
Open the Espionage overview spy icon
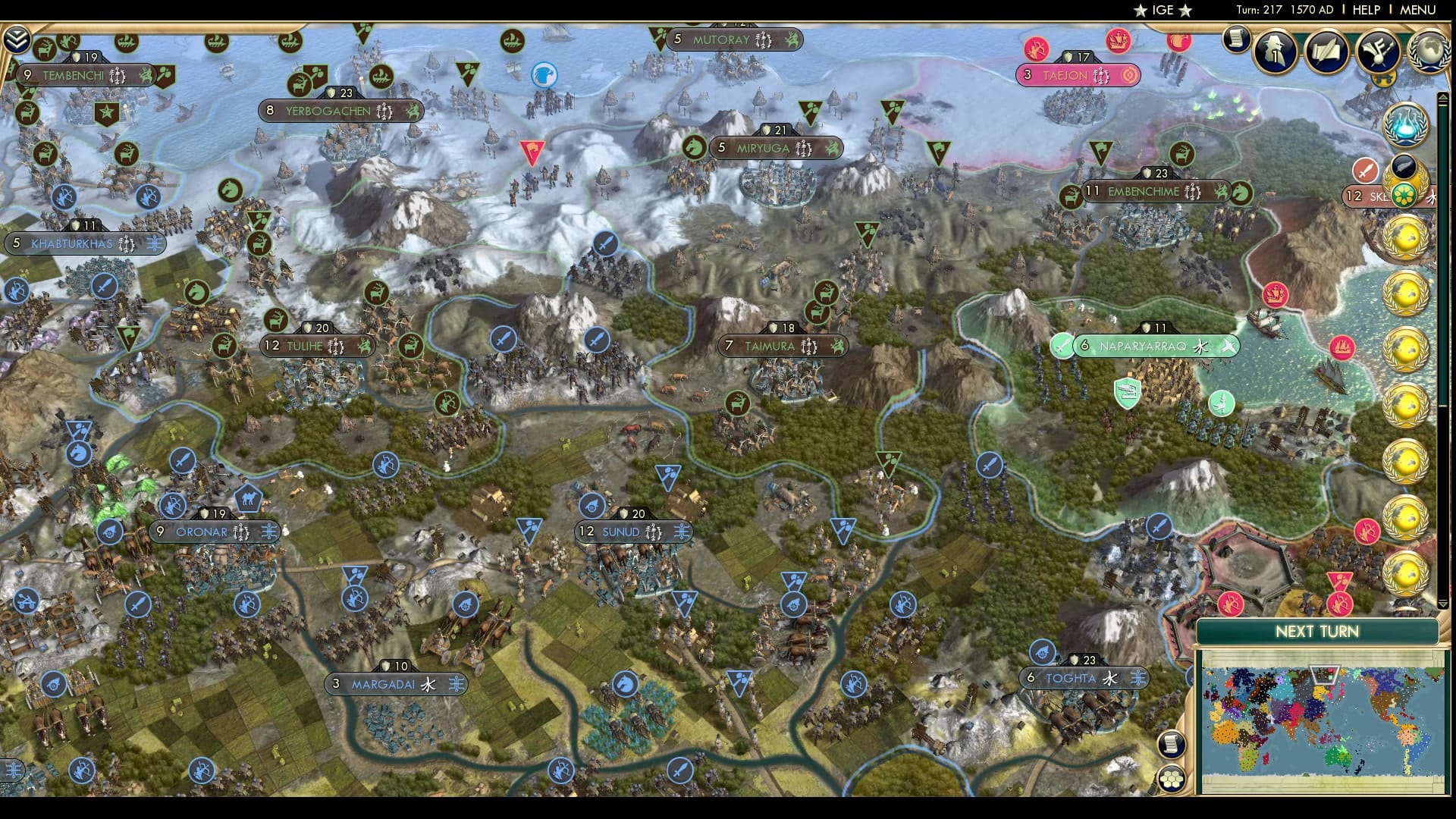pos(1274,52)
